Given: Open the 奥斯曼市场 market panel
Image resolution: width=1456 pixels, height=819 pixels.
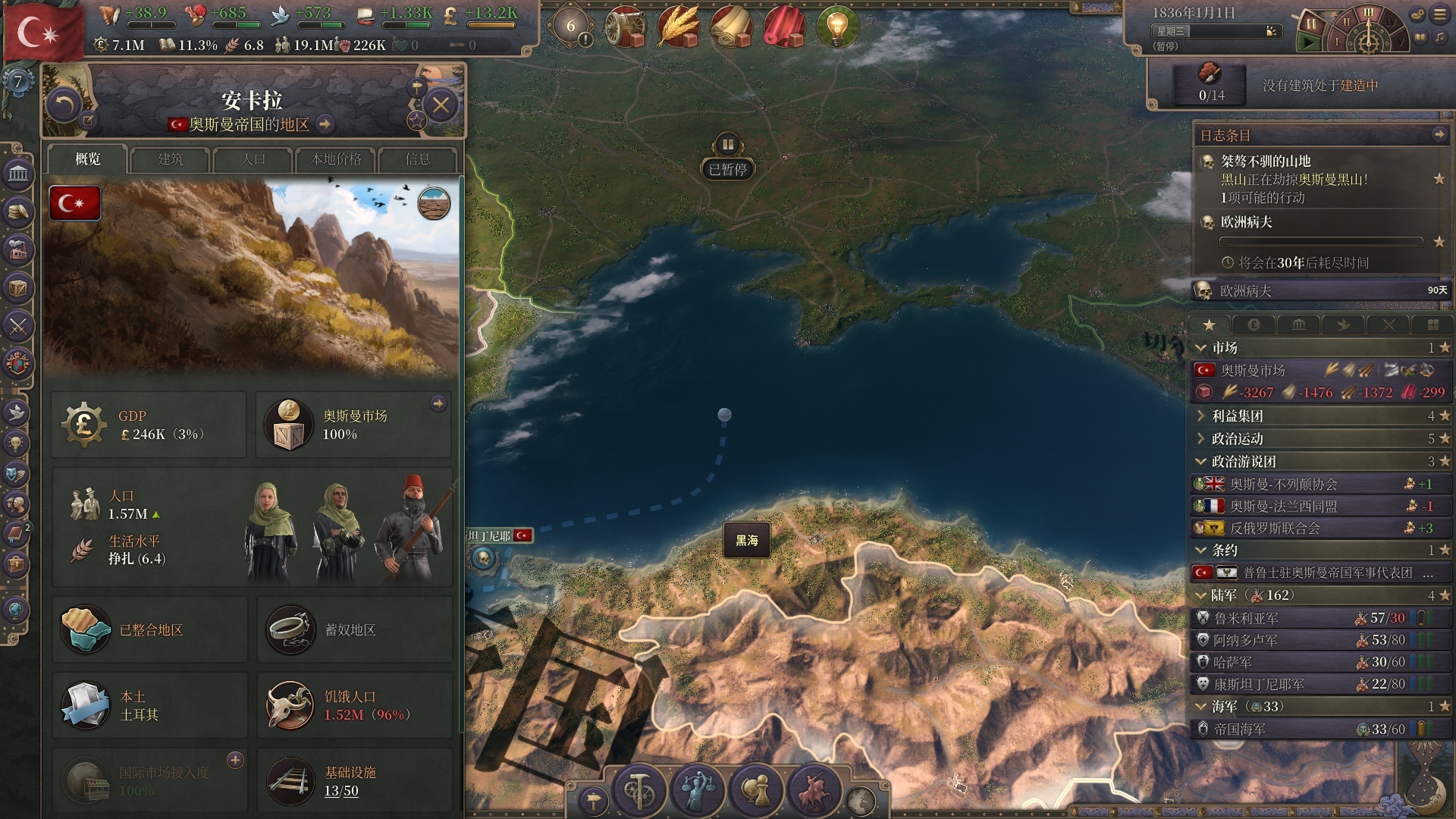Looking at the screenshot, I should [353, 425].
